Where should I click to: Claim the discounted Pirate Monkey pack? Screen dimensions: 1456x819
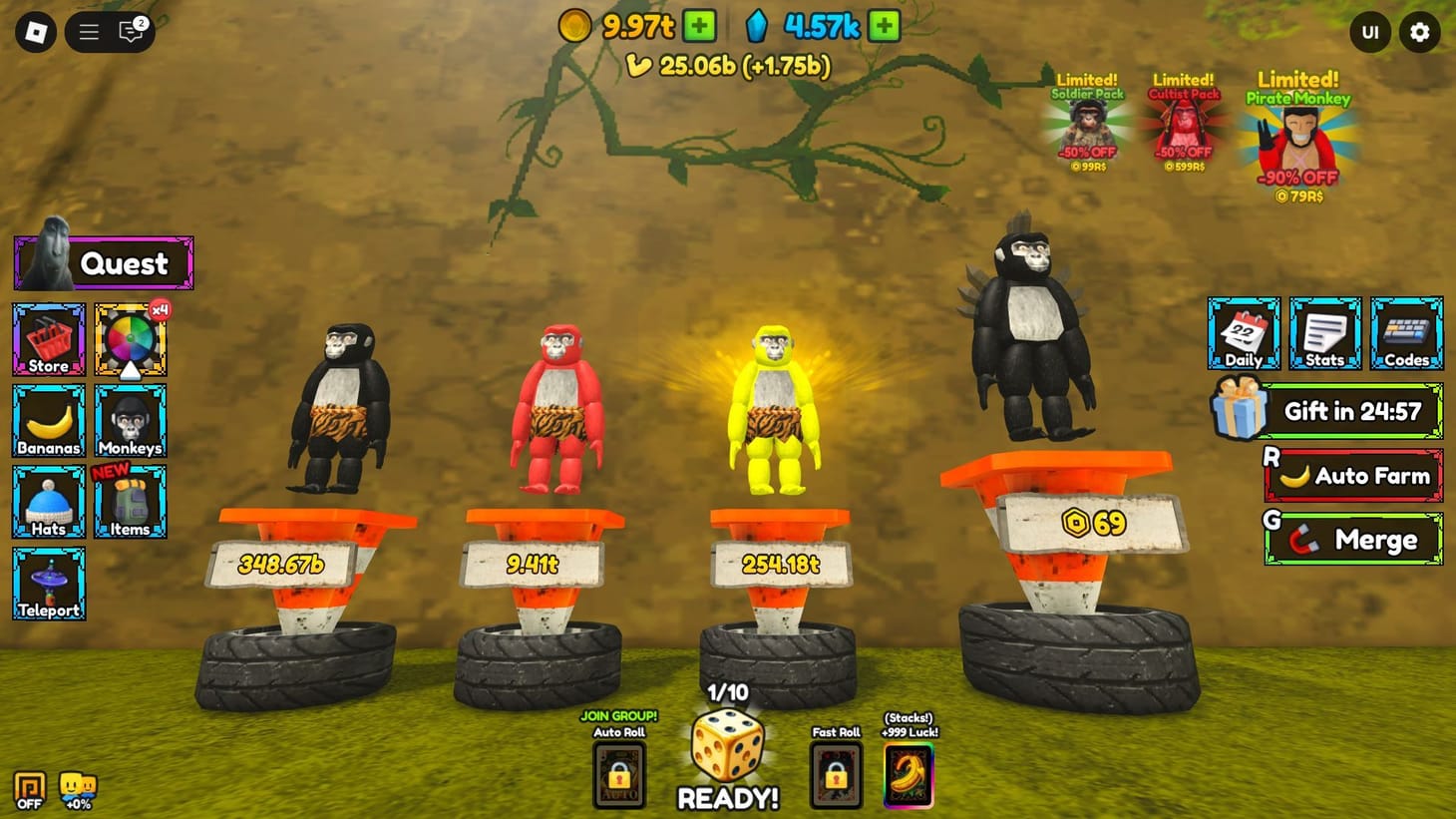click(x=1296, y=140)
